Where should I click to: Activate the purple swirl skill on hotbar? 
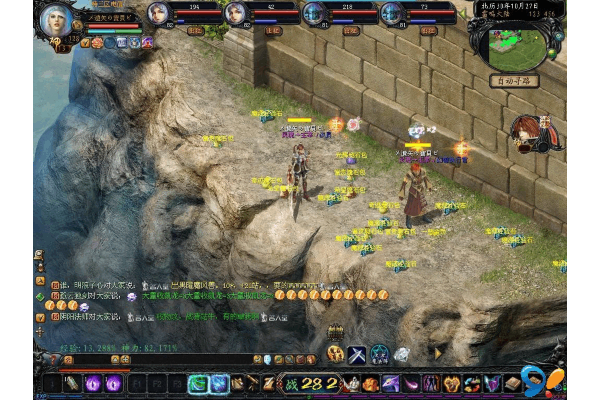pos(93,383)
